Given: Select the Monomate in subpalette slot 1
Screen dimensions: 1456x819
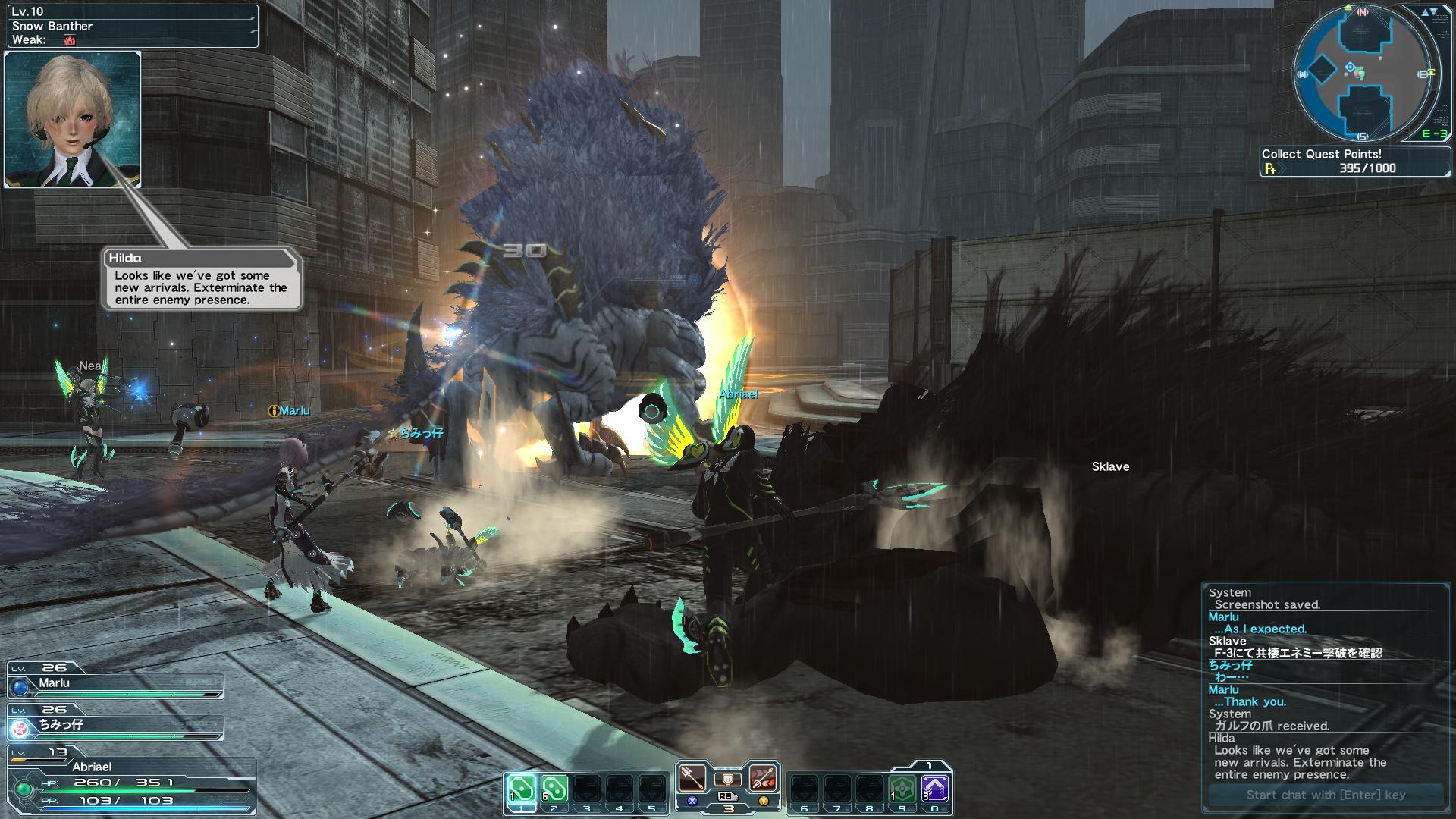Looking at the screenshot, I should [521, 786].
